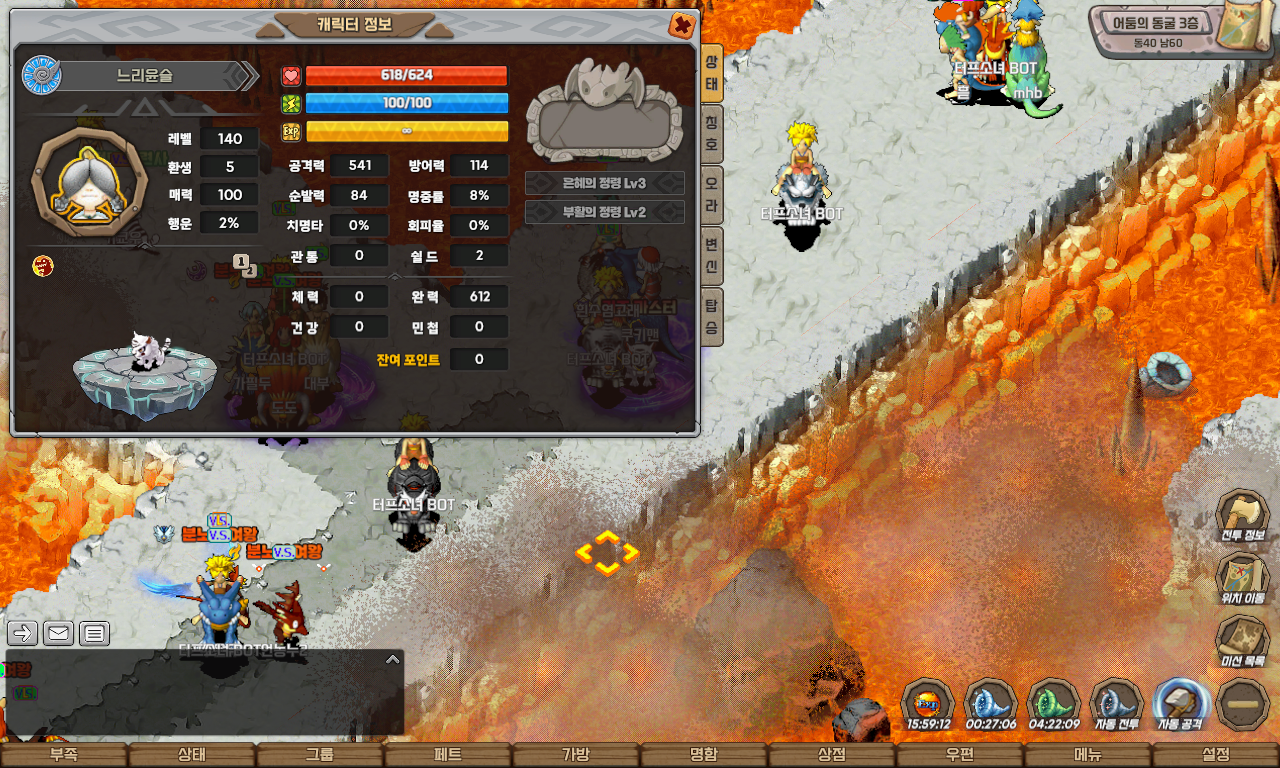Screen dimensions: 1280x768
Task: Open the 전투 정보 battle info
Action: [x=1242, y=516]
